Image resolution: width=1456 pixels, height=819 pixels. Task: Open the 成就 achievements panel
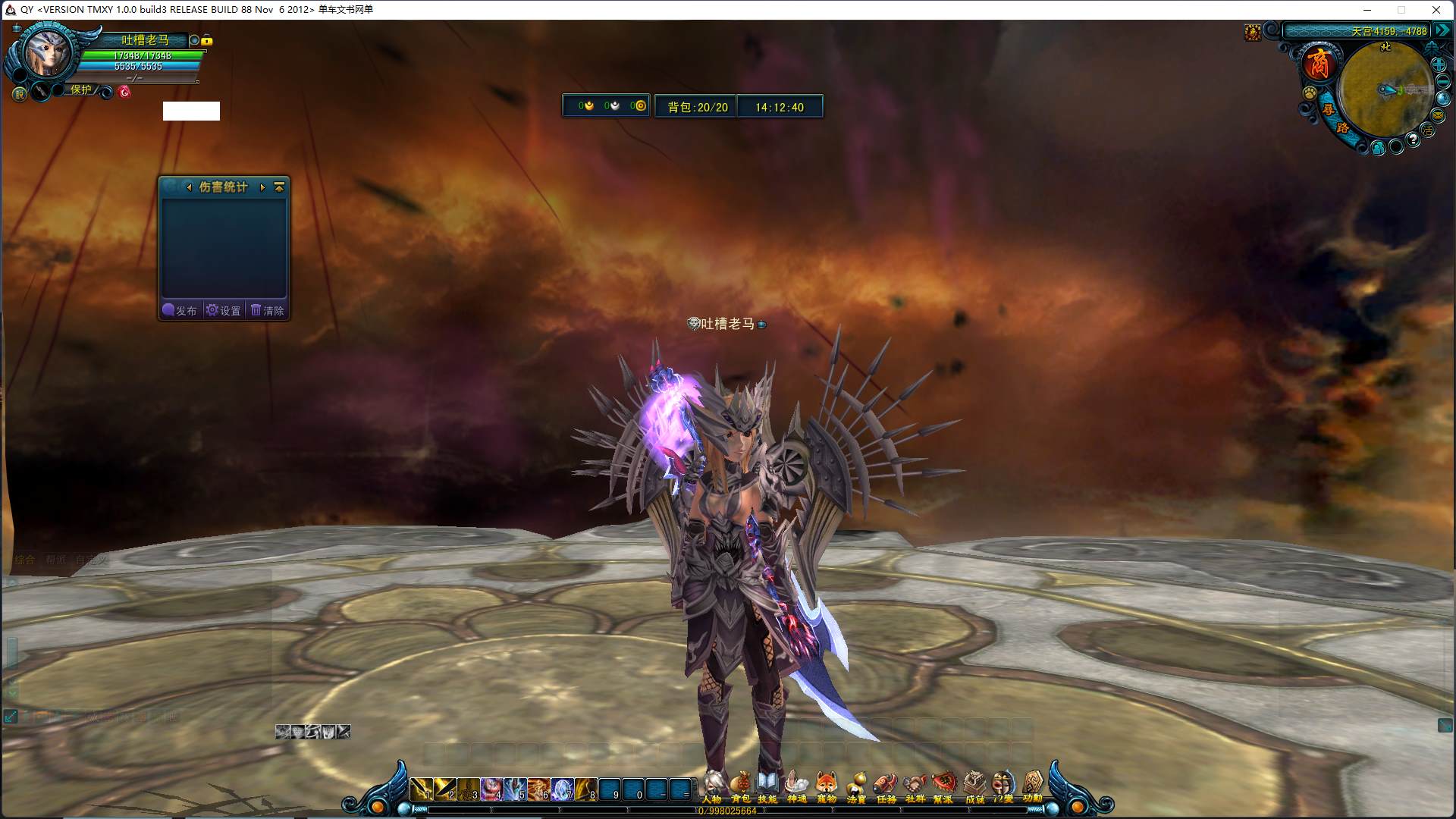coord(974,786)
